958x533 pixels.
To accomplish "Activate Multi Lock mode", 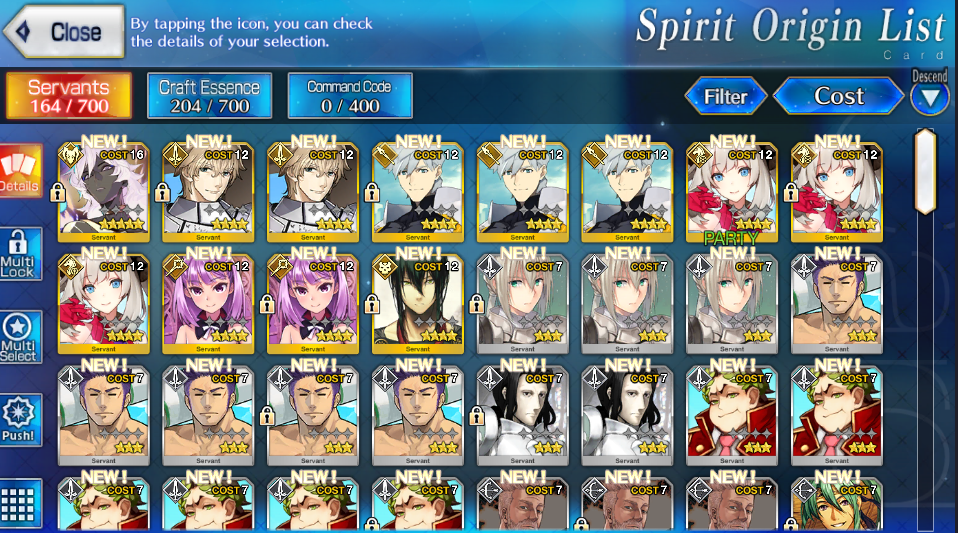I will point(20,254).
